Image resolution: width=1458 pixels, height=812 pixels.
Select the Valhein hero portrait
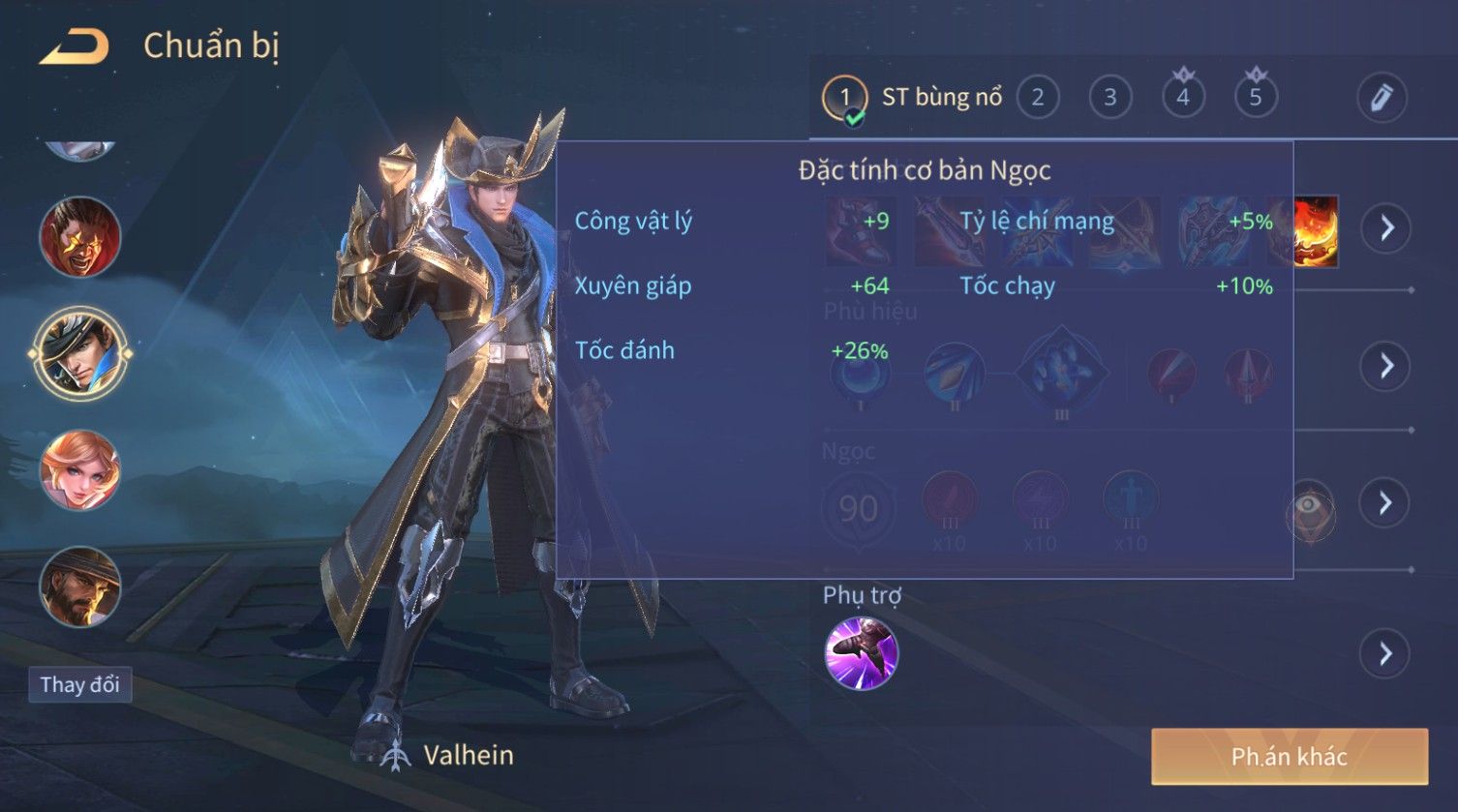click(x=79, y=353)
